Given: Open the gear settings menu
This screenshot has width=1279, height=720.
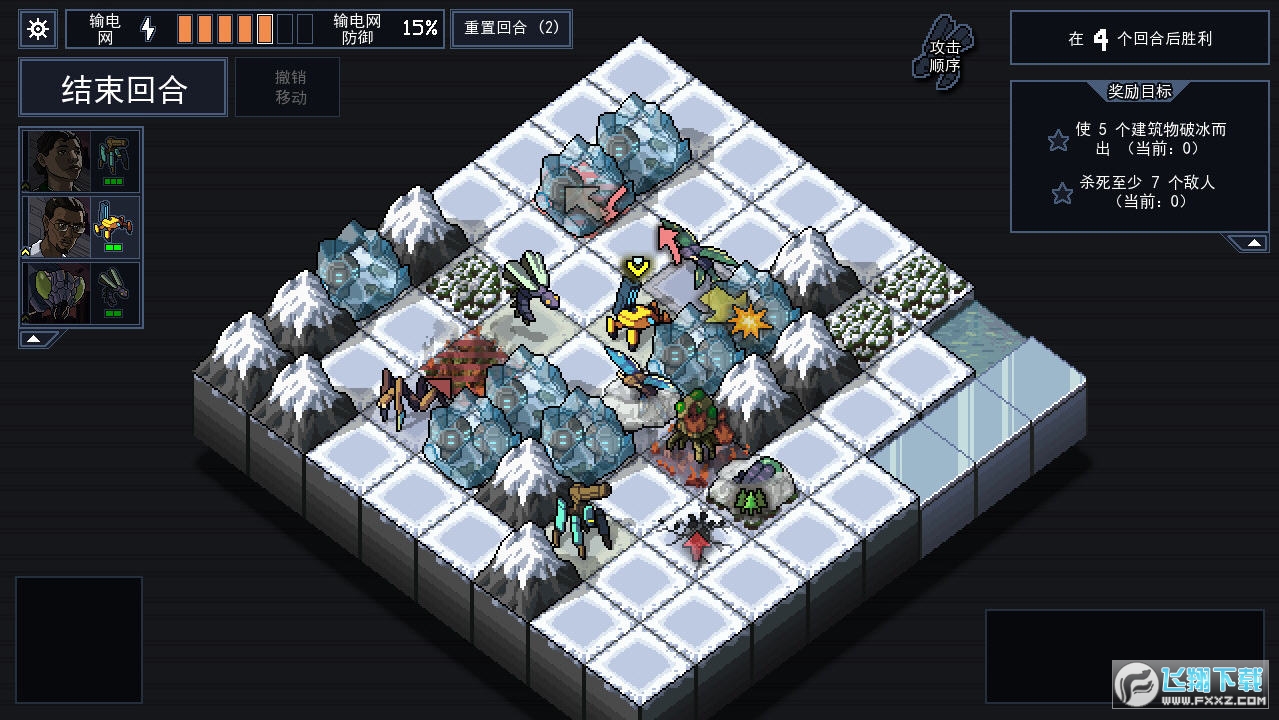Looking at the screenshot, I should pos(38,29).
